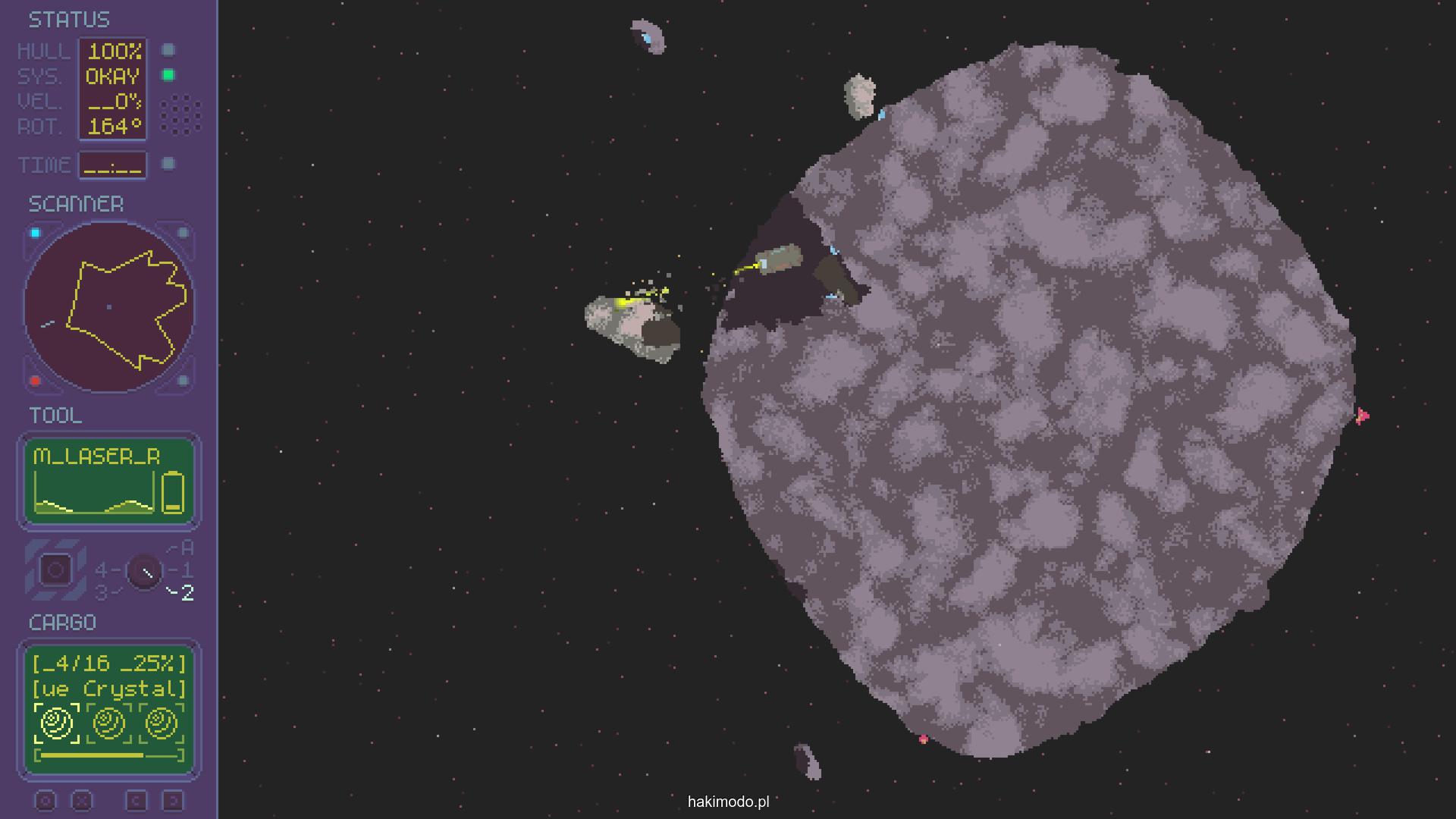Select the M_LASER_R tool screen

coord(109,481)
